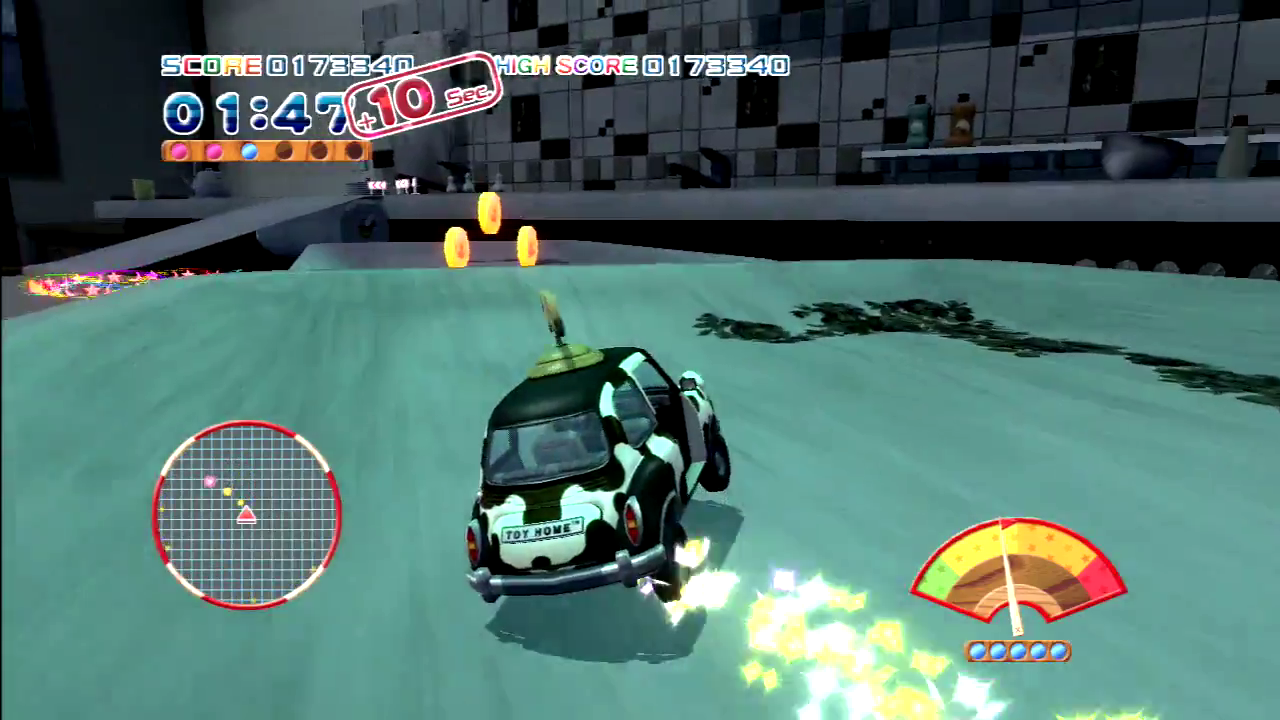Click the red player arrow on the radar
This screenshot has width=1280, height=720.
coord(246,516)
